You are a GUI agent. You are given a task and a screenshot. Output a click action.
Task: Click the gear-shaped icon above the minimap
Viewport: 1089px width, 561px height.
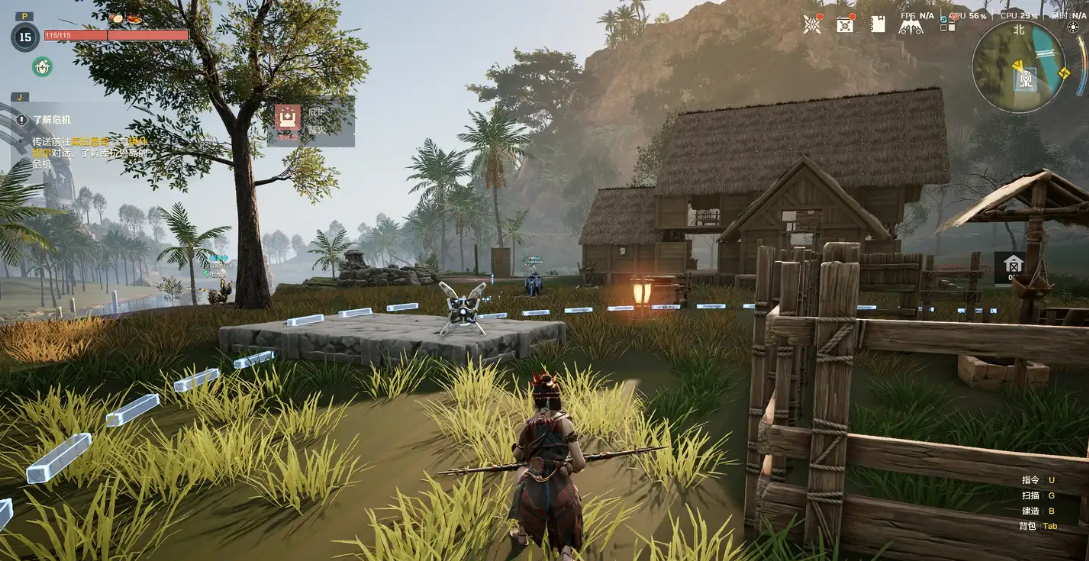click(1073, 27)
